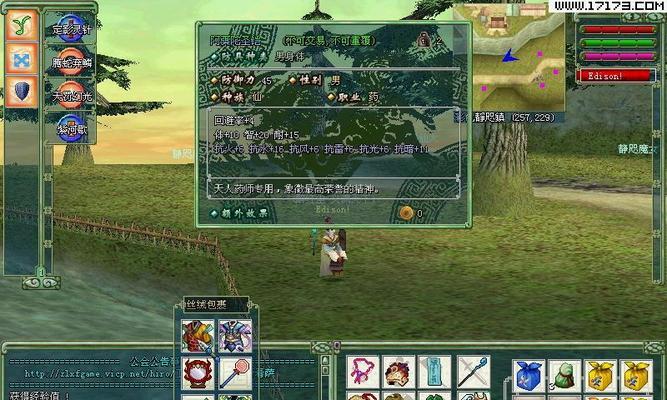Select the blue-tipped staff inventory slot
The height and width of the screenshot is (400, 667).
pyautogui.click(x=474, y=373)
